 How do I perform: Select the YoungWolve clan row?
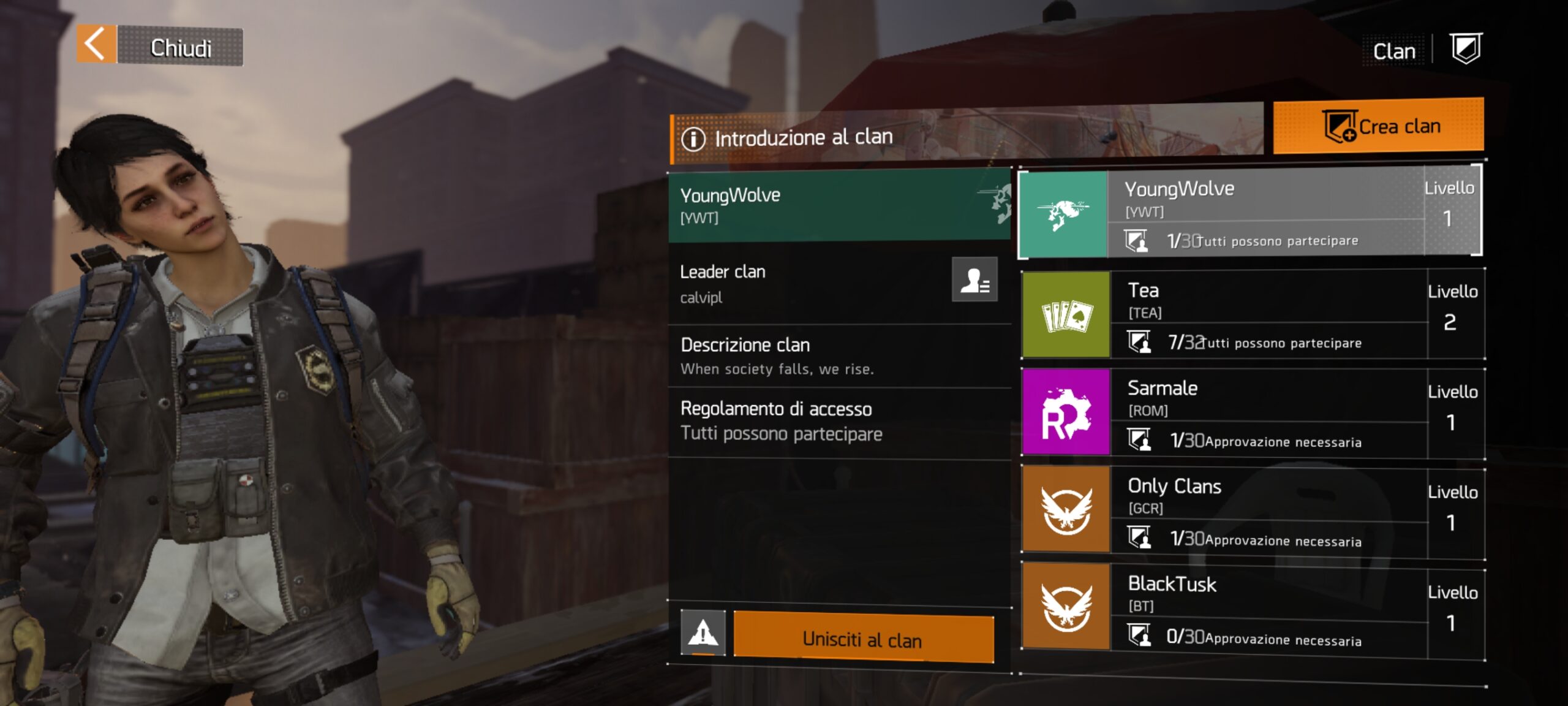1249,211
